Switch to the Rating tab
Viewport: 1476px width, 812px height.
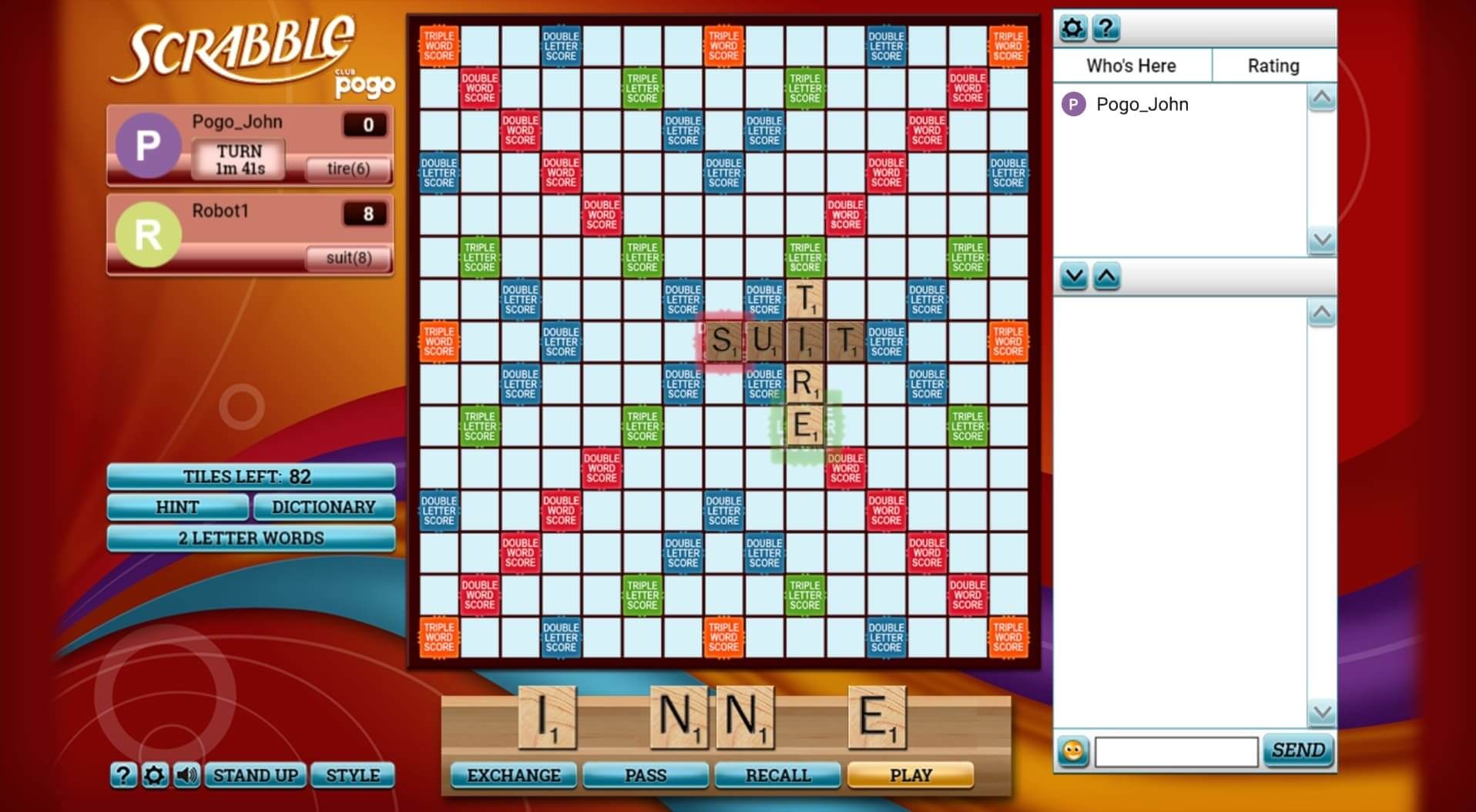(x=1274, y=65)
